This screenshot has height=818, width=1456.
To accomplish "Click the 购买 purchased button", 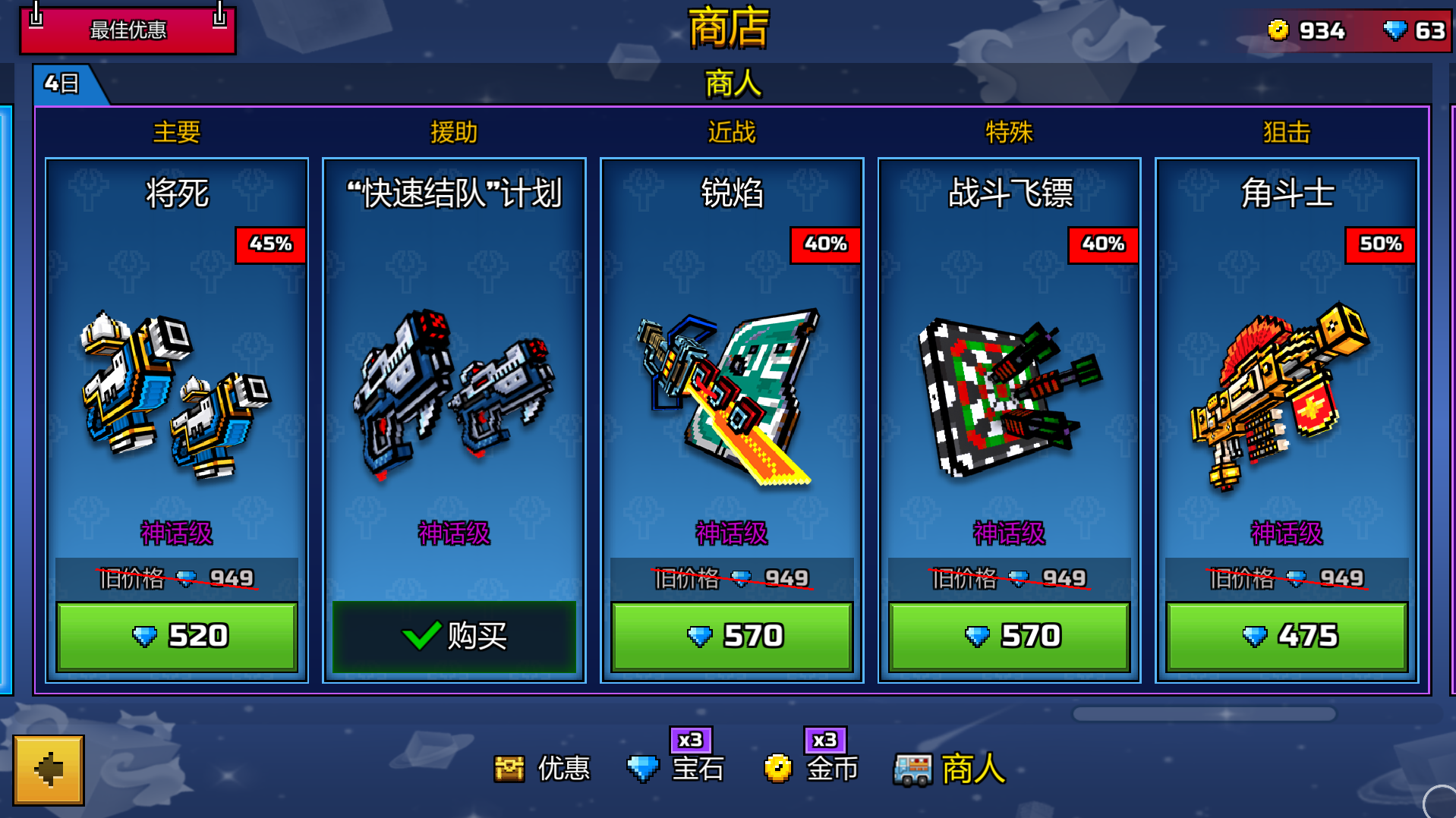I will coord(454,636).
